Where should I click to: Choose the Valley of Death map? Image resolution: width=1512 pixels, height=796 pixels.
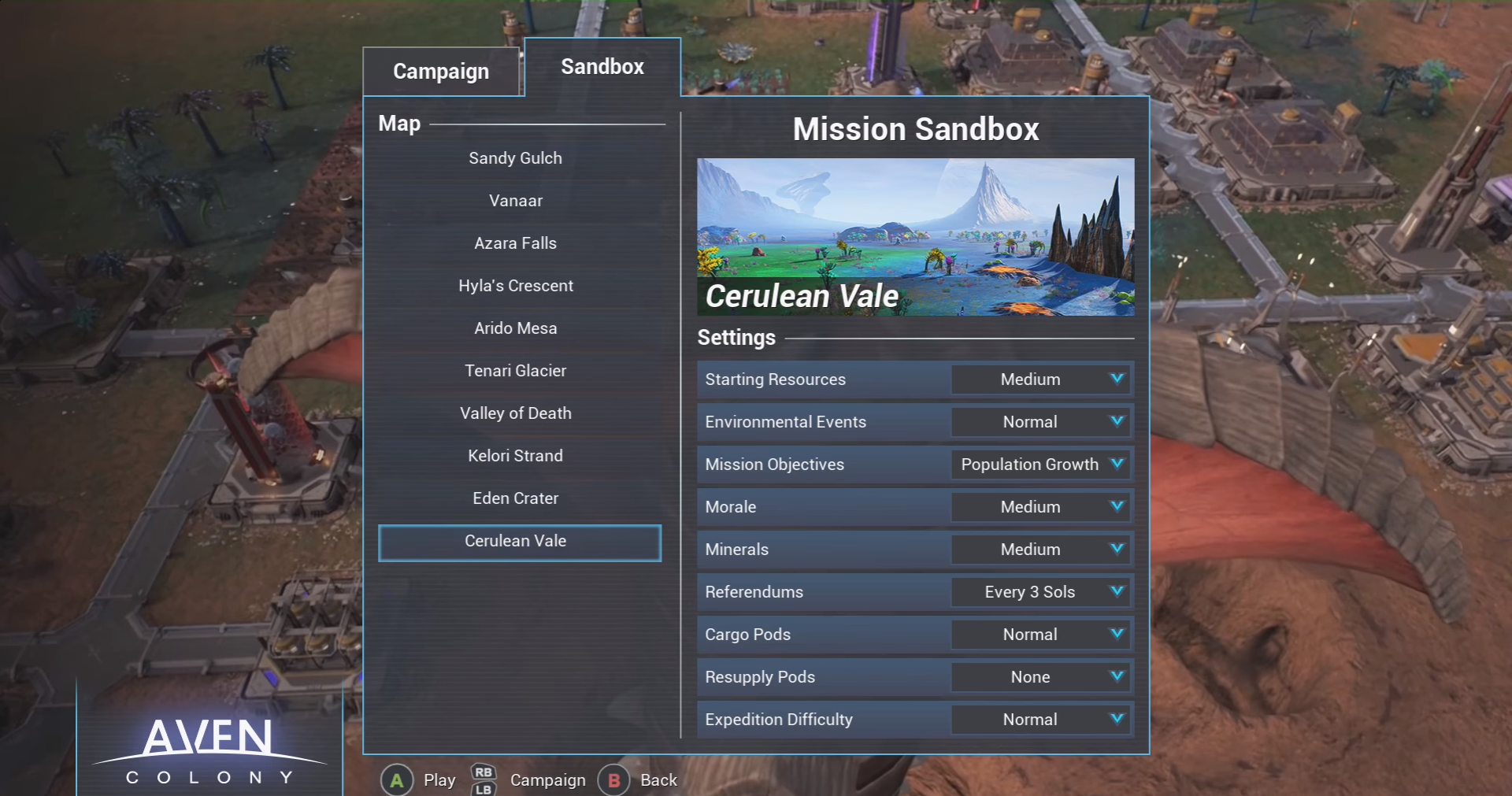516,413
